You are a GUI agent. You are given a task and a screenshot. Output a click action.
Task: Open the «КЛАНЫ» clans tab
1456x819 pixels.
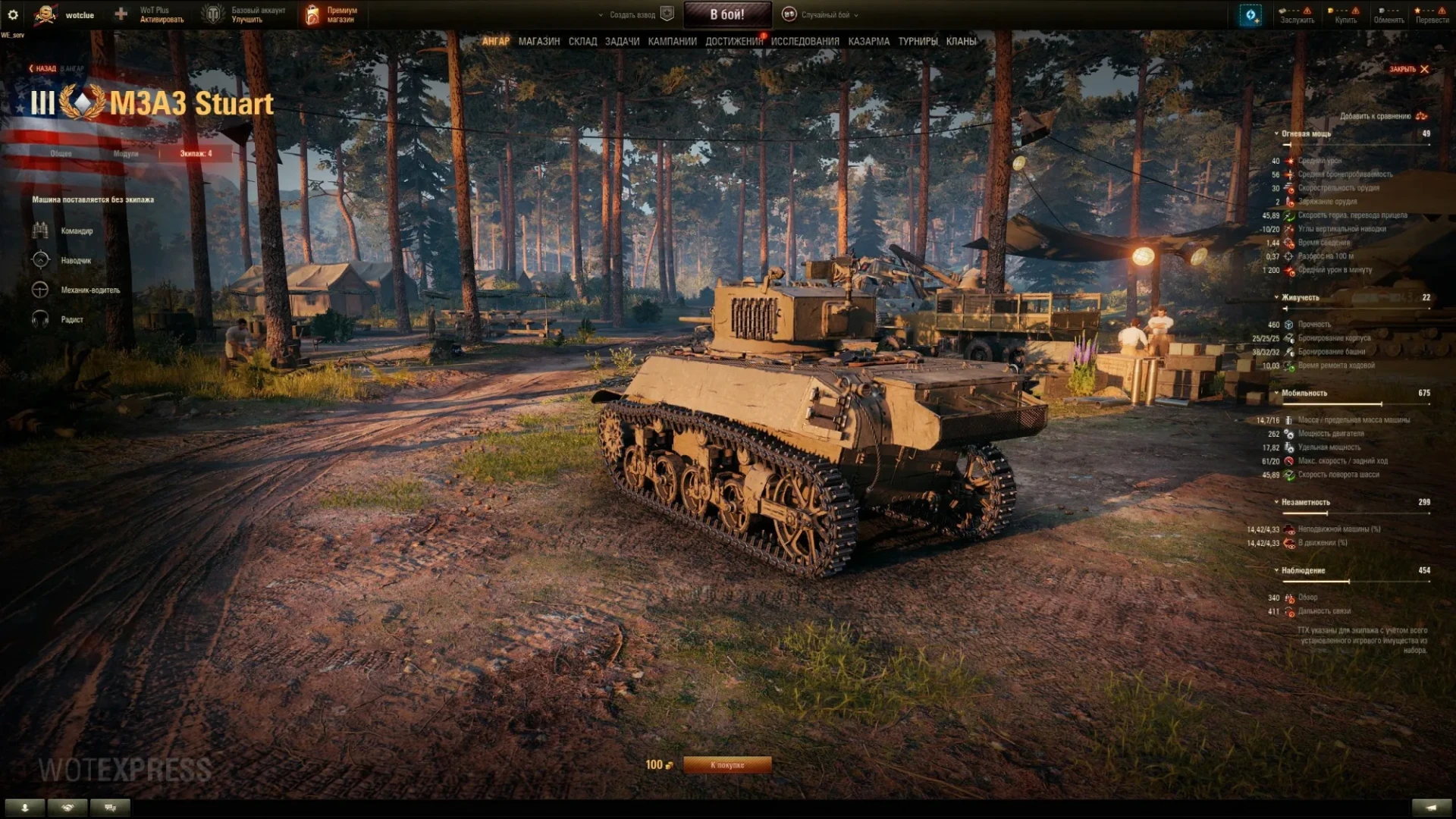tap(961, 42)
